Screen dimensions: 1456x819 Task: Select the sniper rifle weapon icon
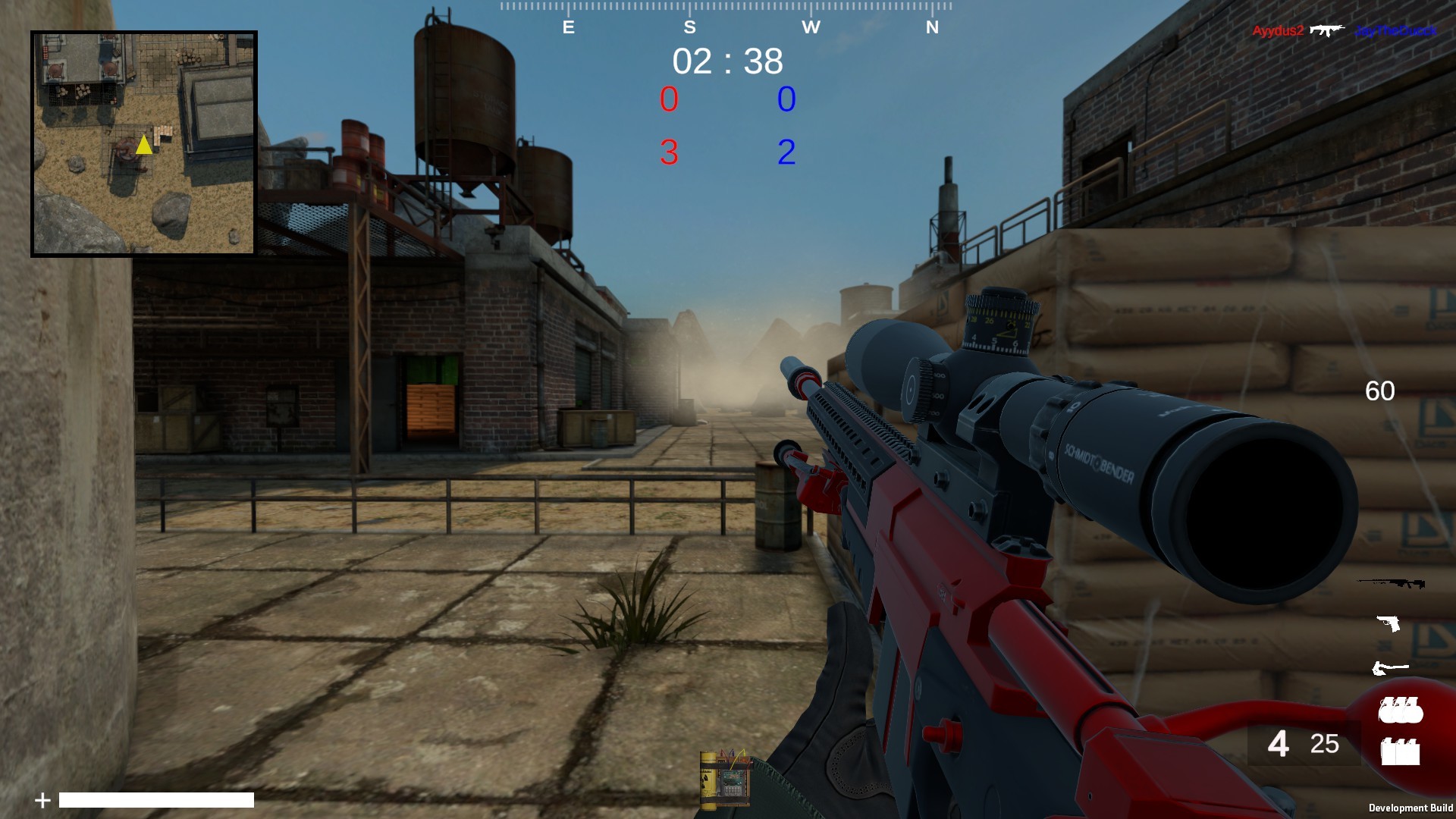coord(1391,584)
